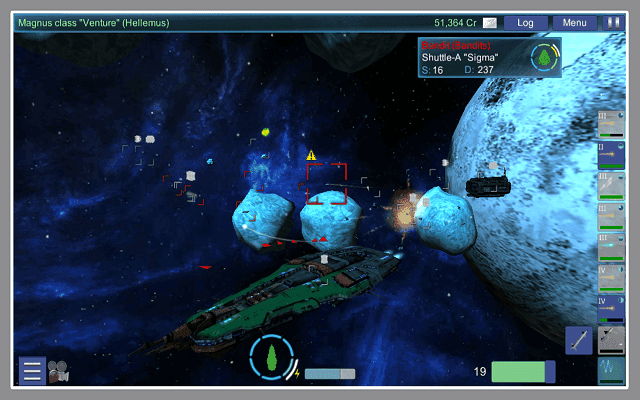Screen dimensions: 640x400
Task: Select your ship's green status indicator
Action: click(271, 357)
